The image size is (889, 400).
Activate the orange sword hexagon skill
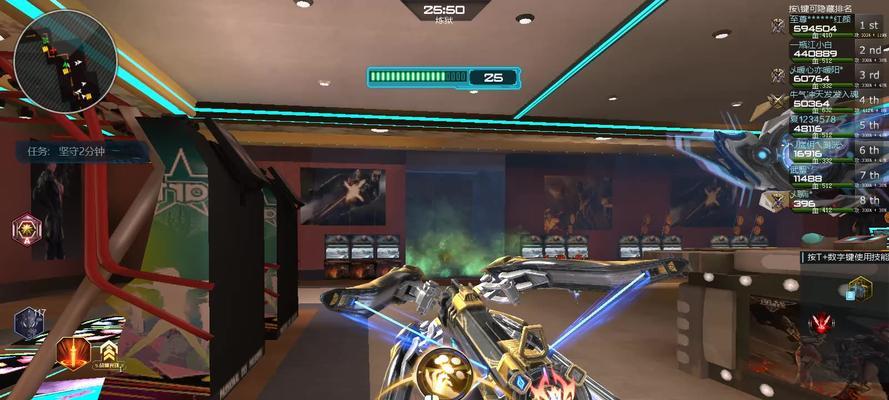[73, 352]
